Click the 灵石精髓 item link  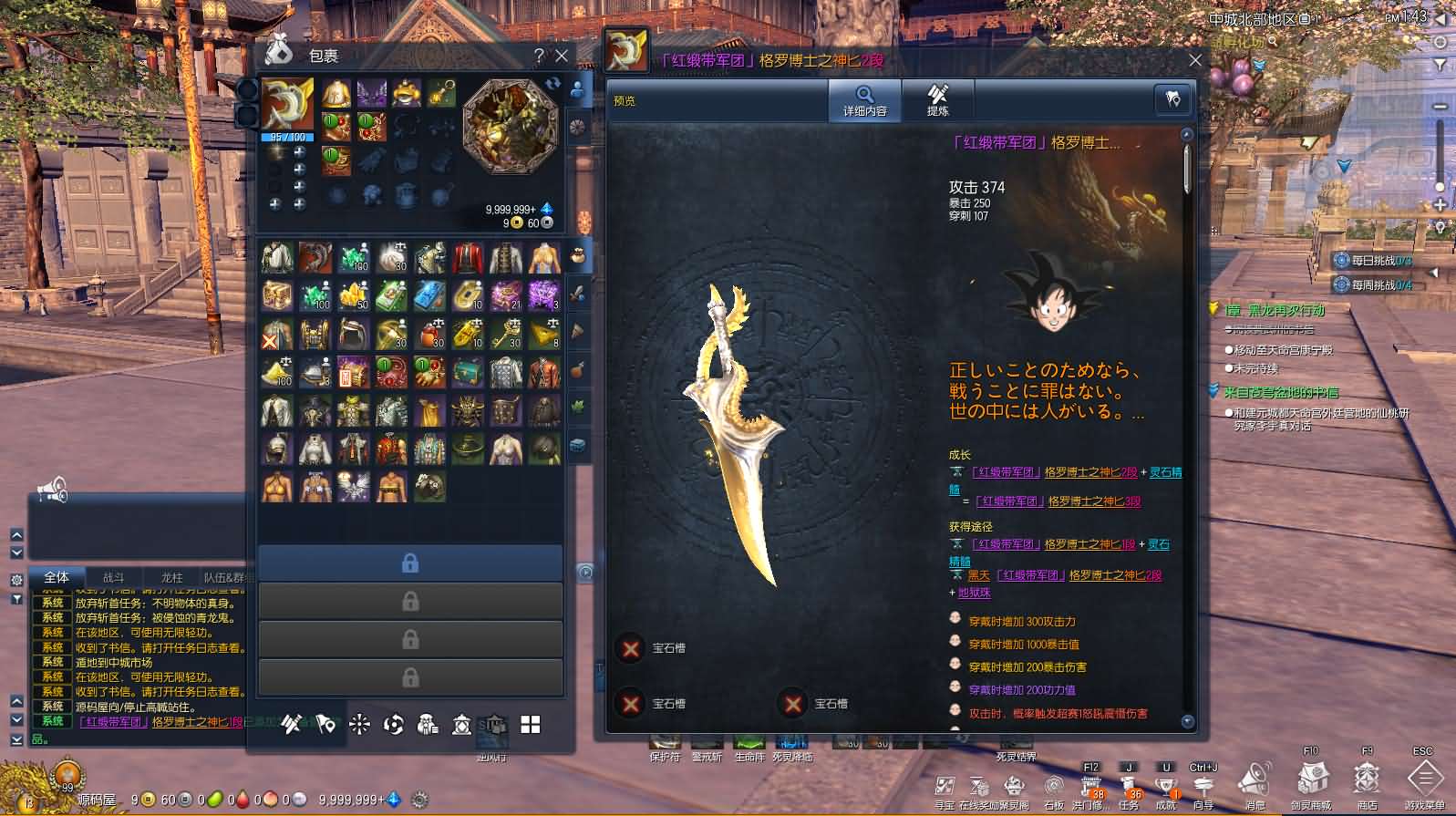[x=1163, y=472]
